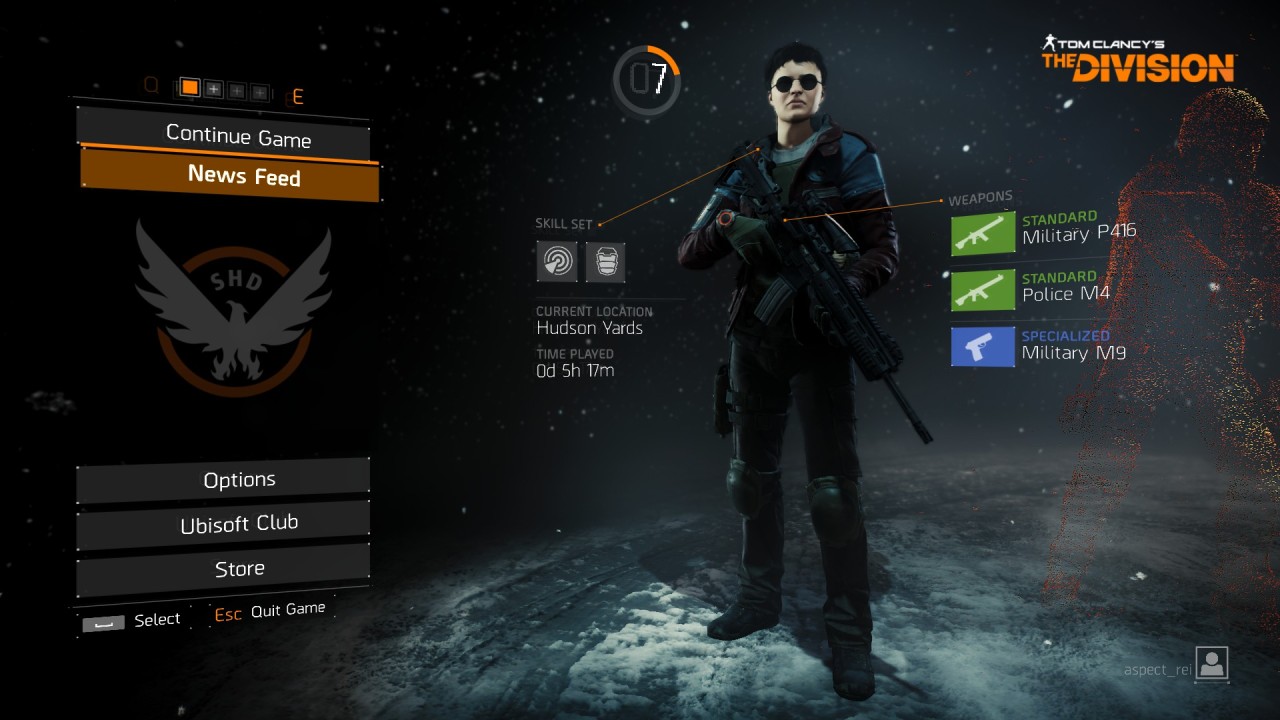This screenshot has width=1280, height=720.
Task: Click the Pulse skill icon
Action: pos(557,262)
